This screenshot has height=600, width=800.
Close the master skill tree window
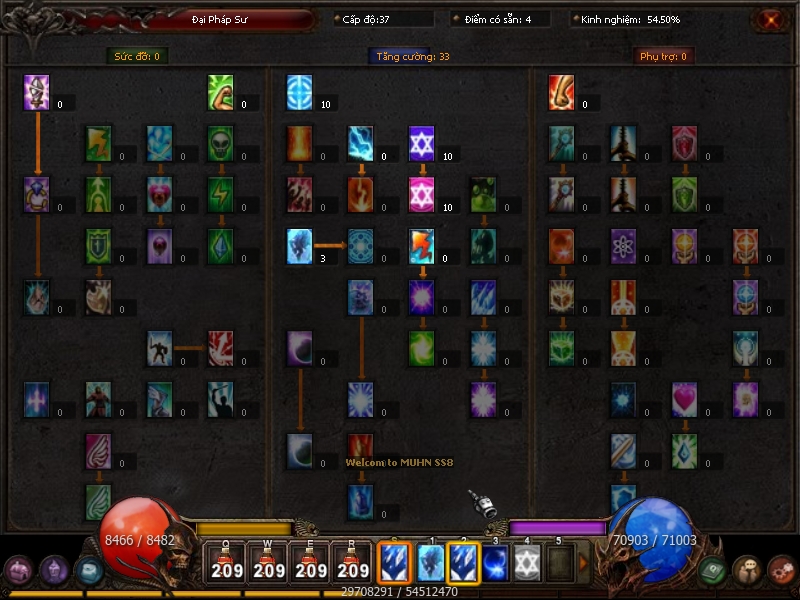pos(771,20)
